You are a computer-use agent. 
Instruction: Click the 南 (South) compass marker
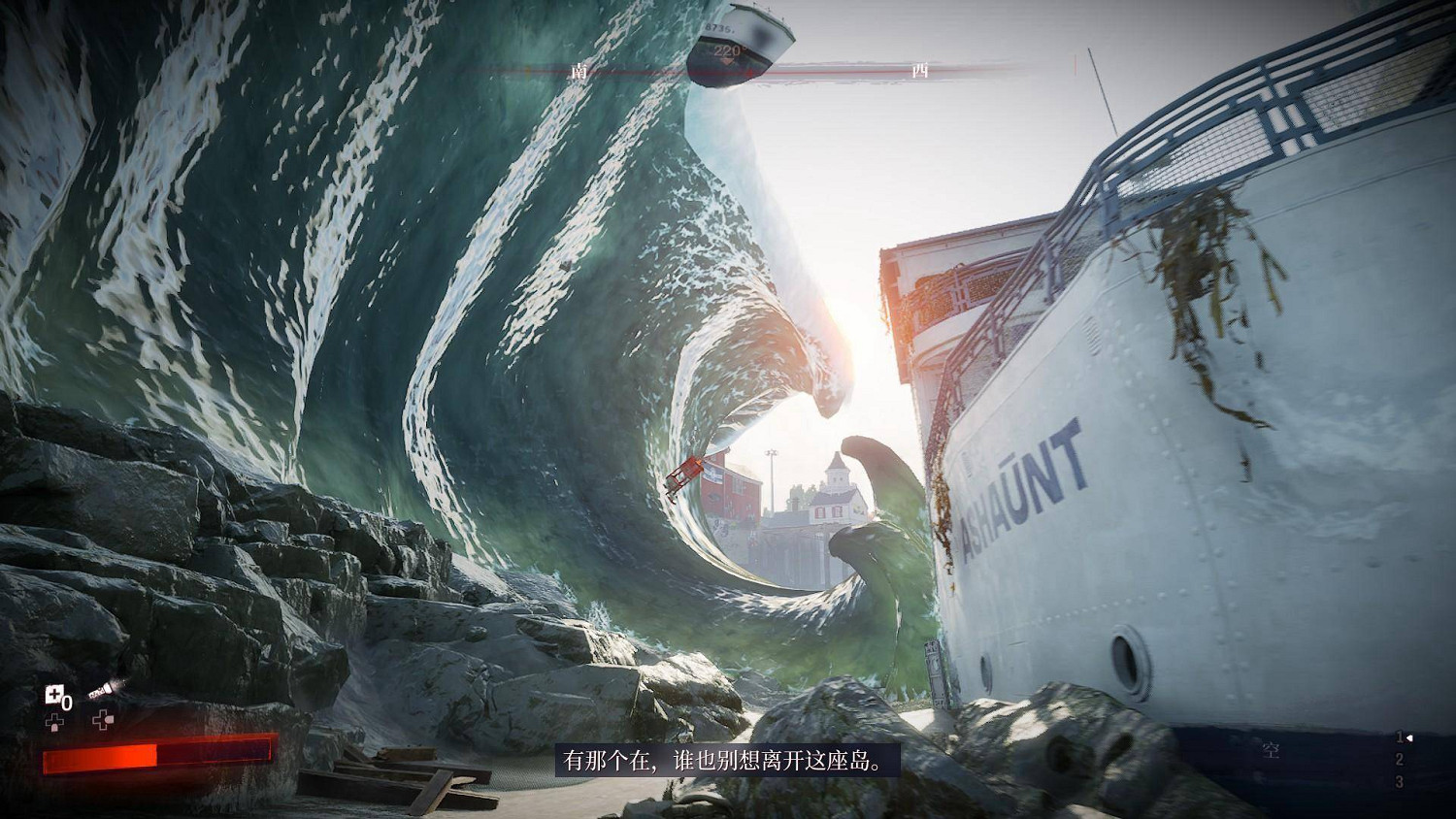coord(579,71)
